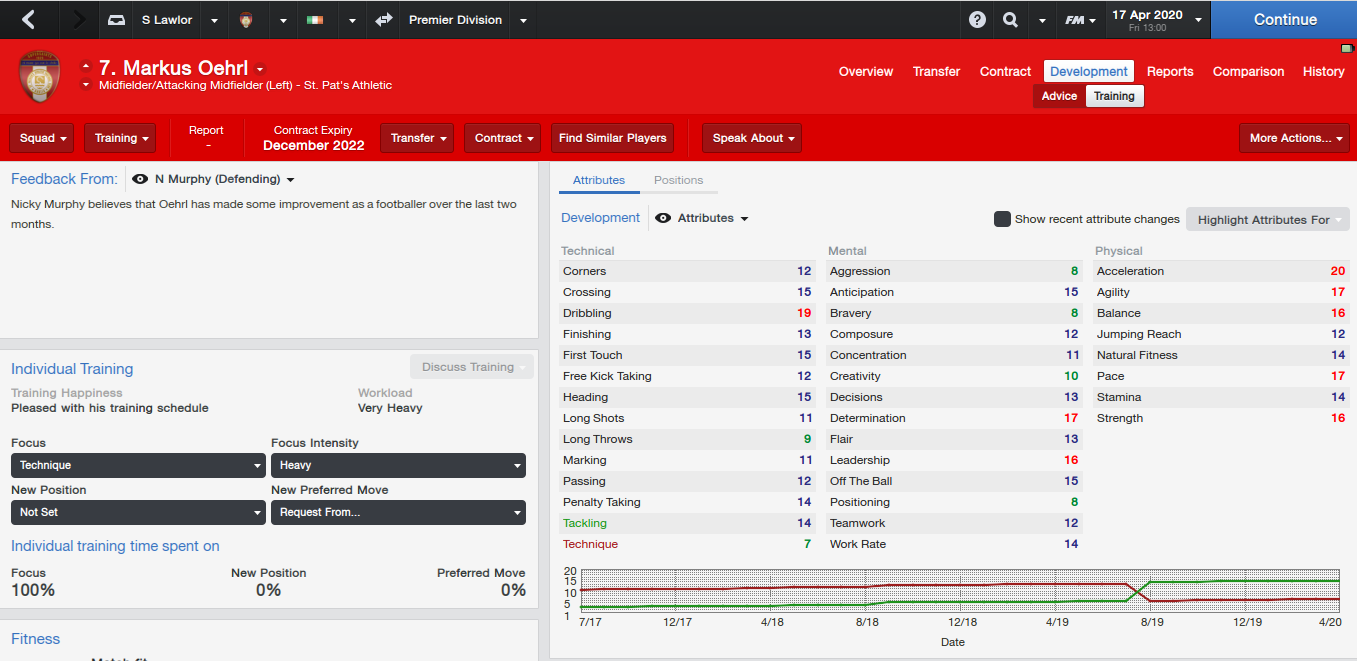Screen dimensions: 1357x661
Task: Open the search magnifier icon
Action: coord(1010,20)
